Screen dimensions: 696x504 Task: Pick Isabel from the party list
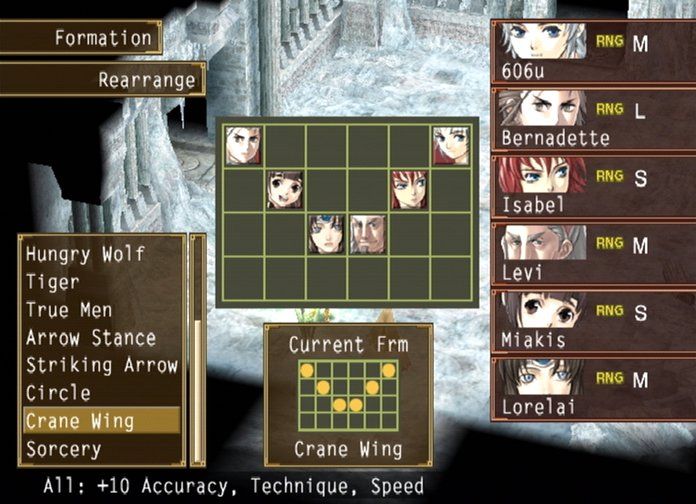click(594, 187)
